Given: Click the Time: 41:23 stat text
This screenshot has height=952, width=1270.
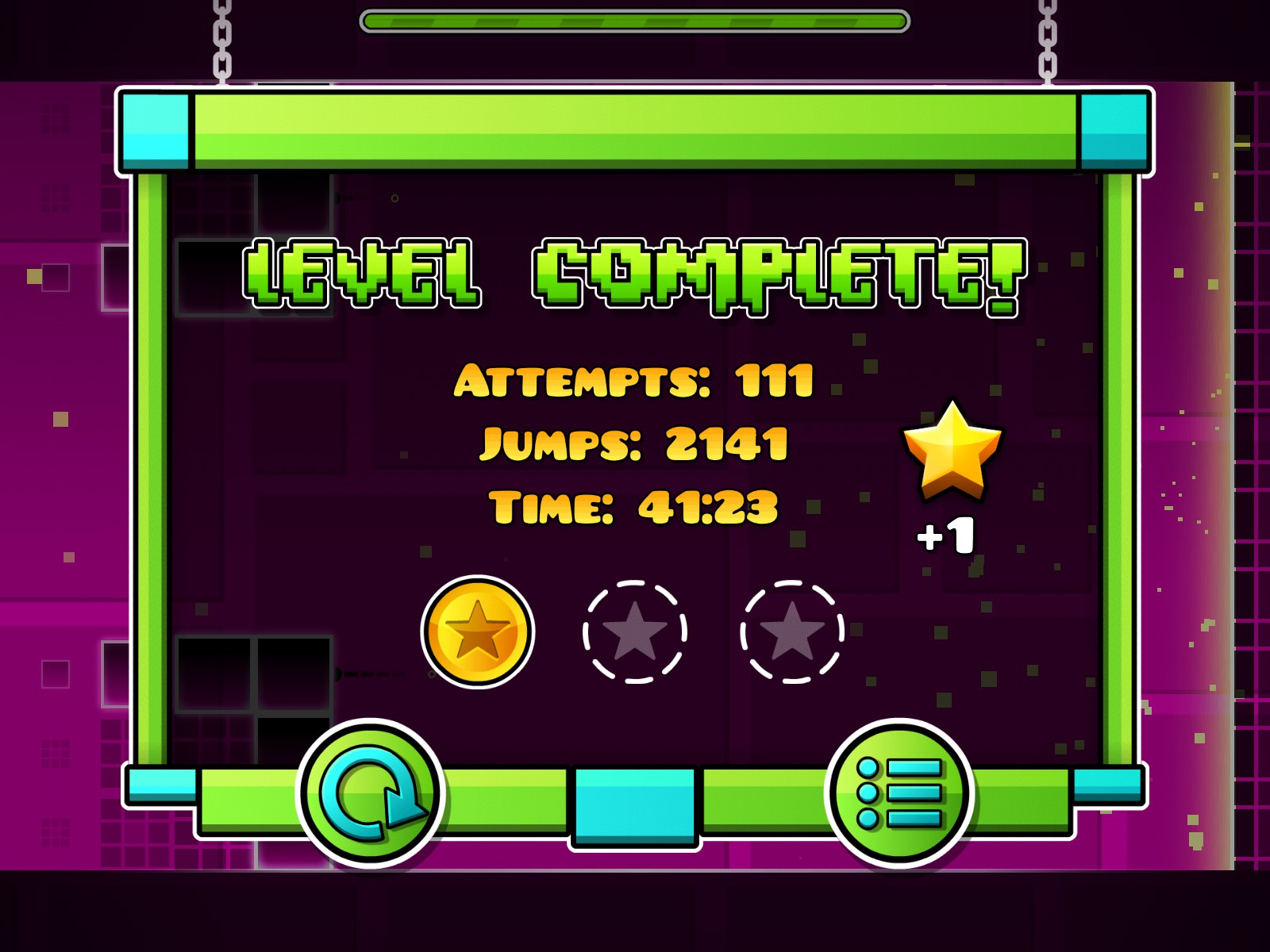Looking at the screenshot, I should (635, 508).
